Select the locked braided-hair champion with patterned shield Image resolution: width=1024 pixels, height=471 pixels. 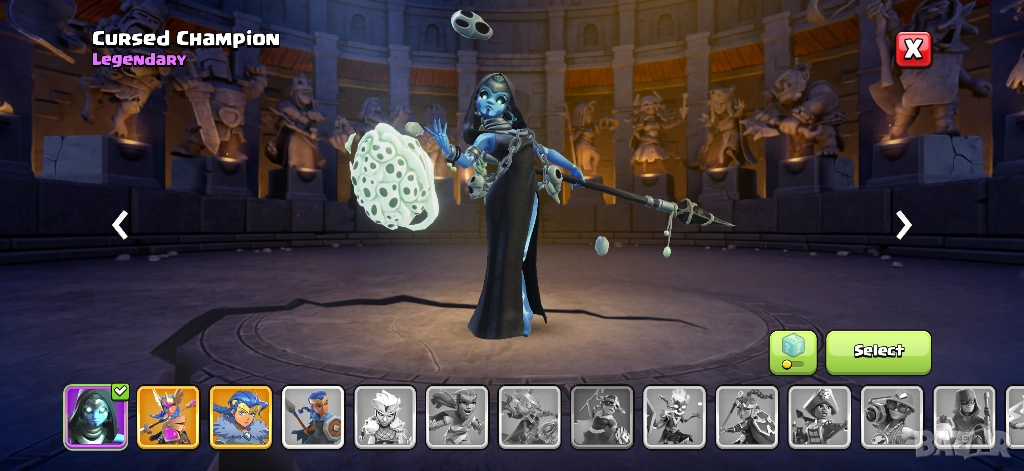(747, 416)
